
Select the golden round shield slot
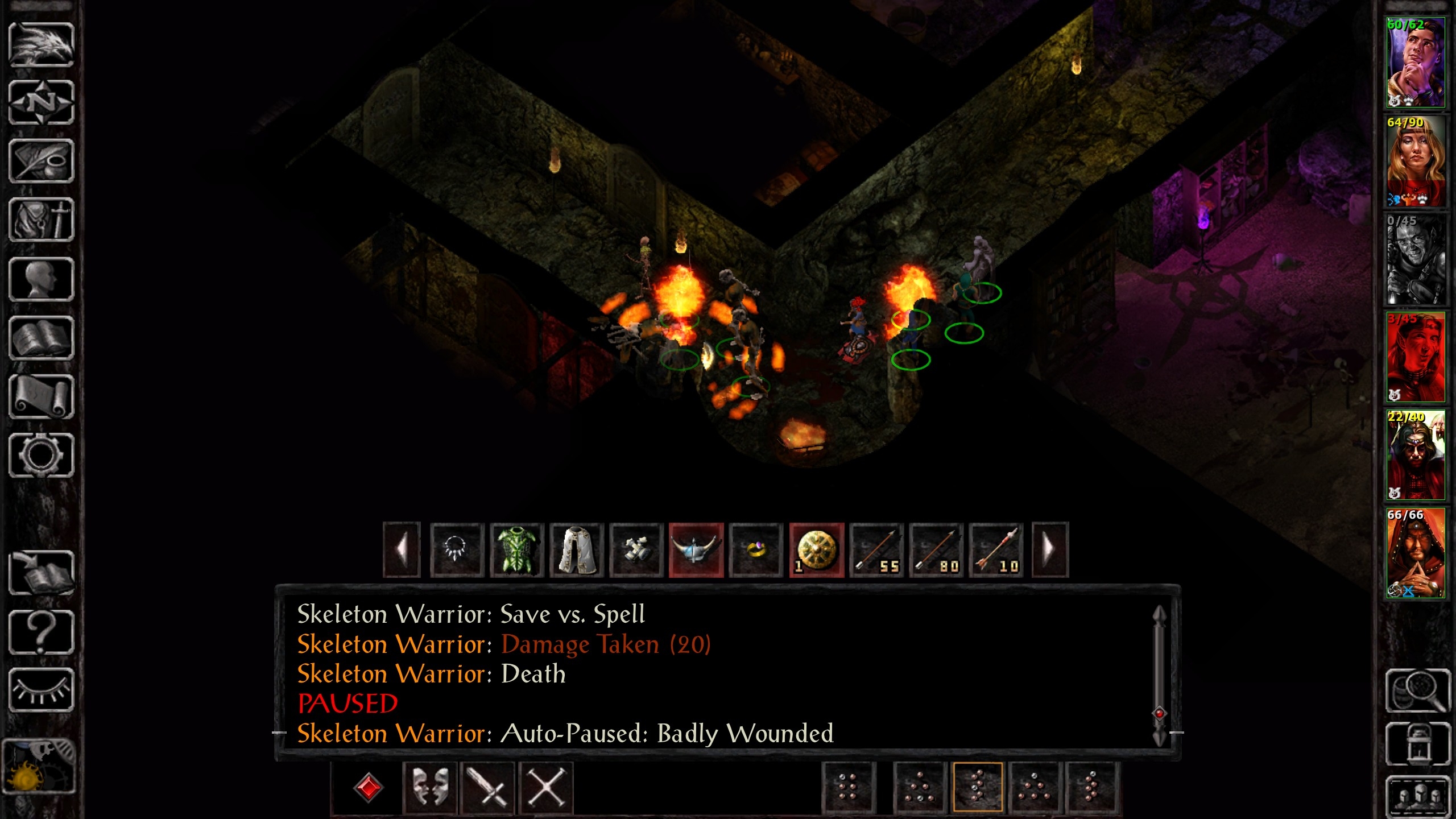pyautogui.click(x=817, y=550)
